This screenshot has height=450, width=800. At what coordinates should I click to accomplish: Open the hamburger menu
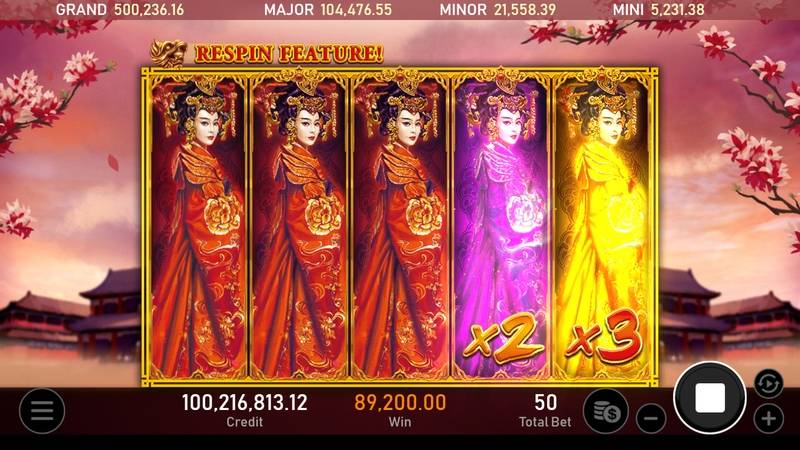click(42, 410)
